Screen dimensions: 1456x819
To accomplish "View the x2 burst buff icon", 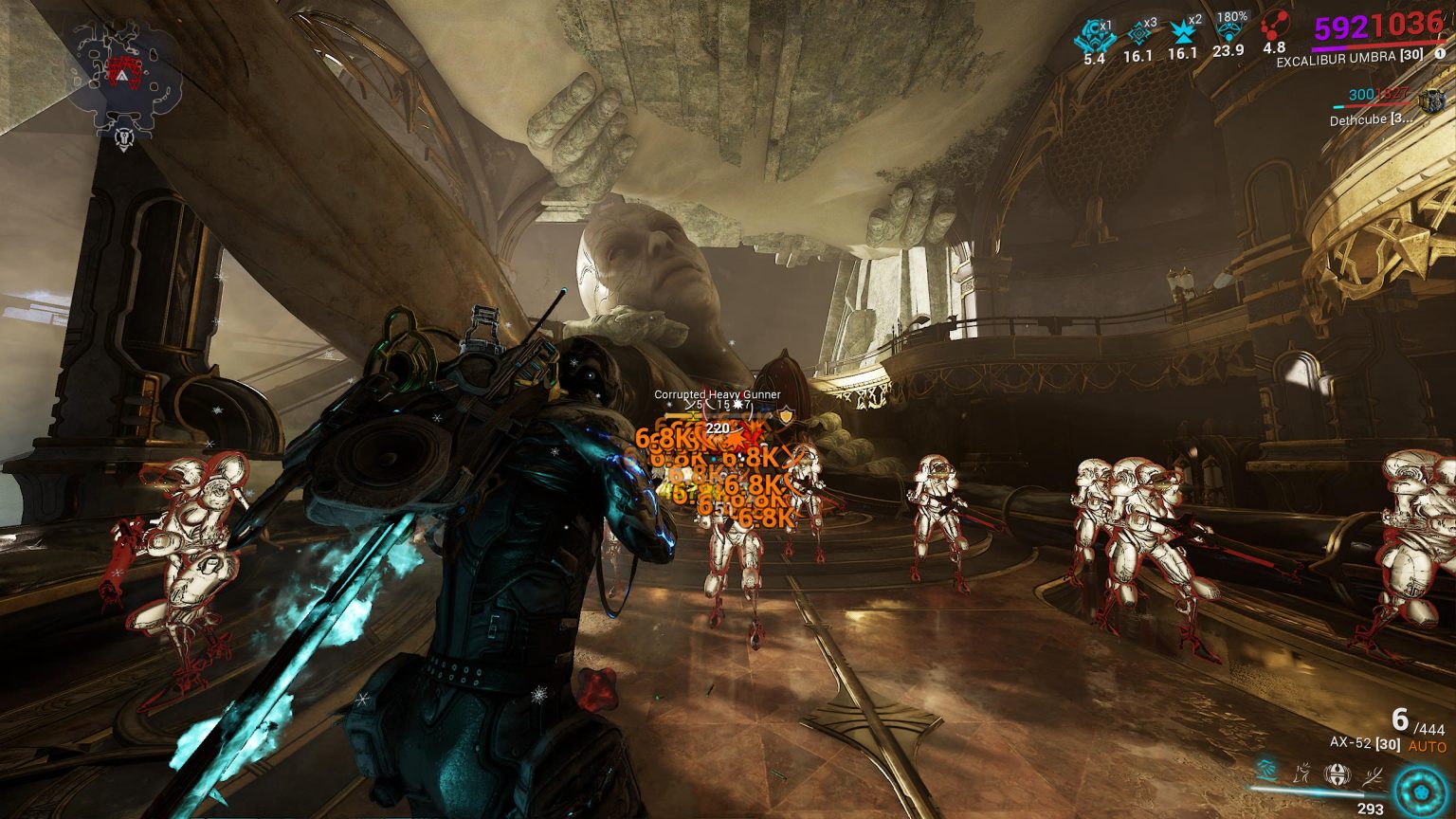I will [x=1182, y=34].
